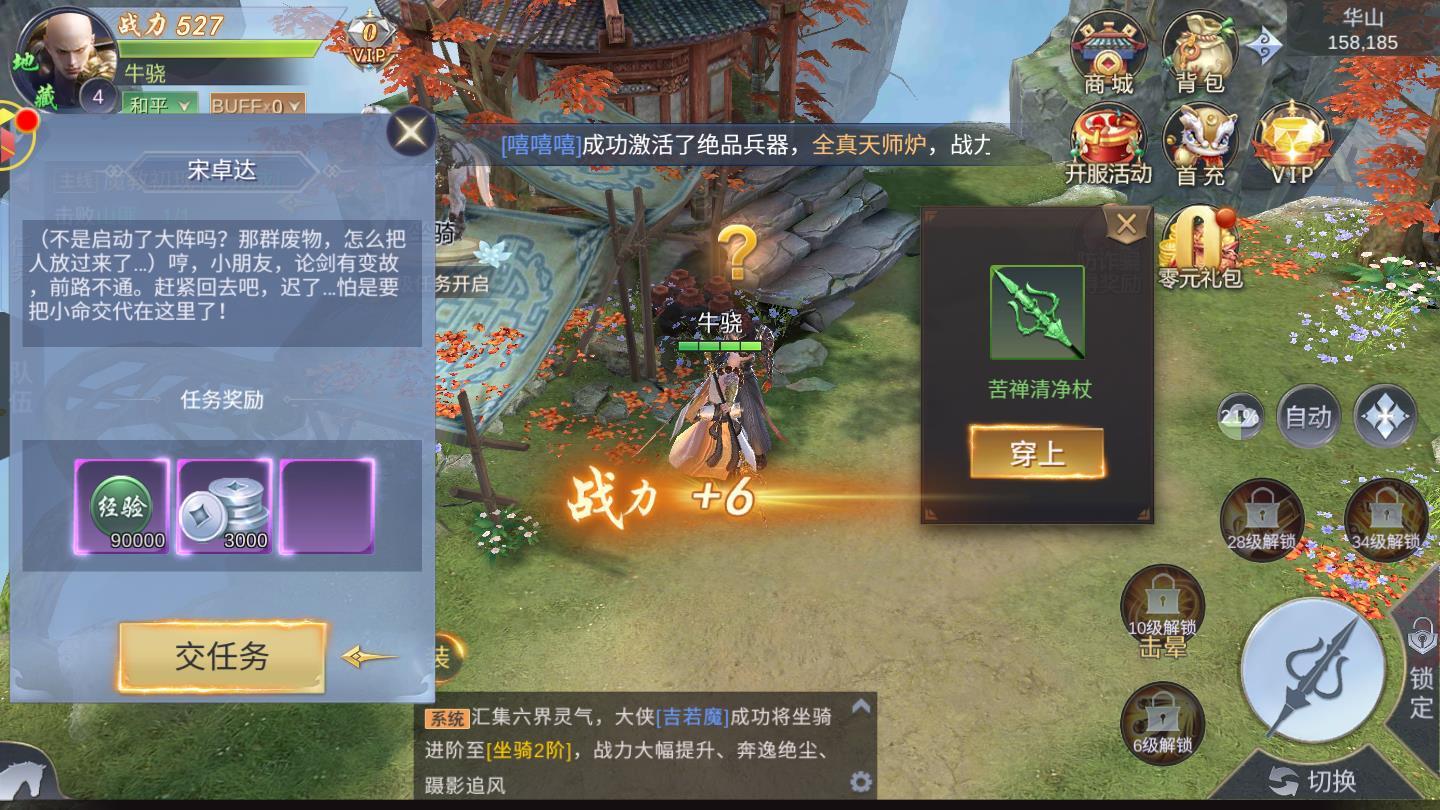
Task: Equip the 苦禅清净杖 with 穿上
Action: 1037,452
